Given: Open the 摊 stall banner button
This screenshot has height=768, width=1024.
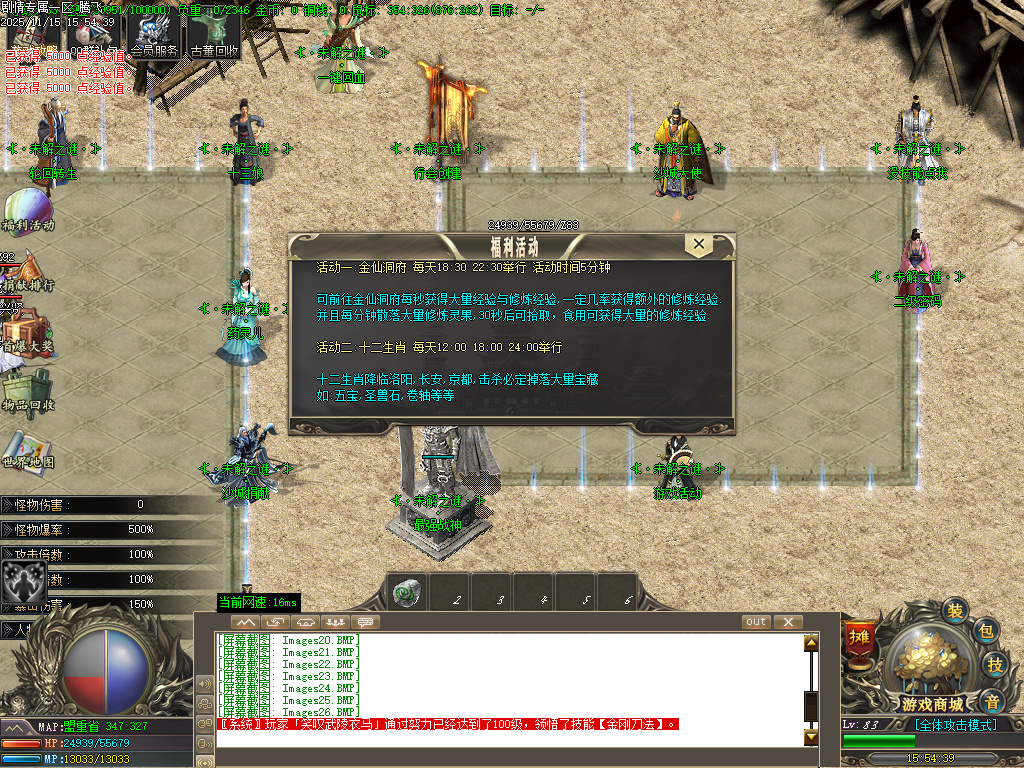Looking at the screenshot, I should coord(858,638).
